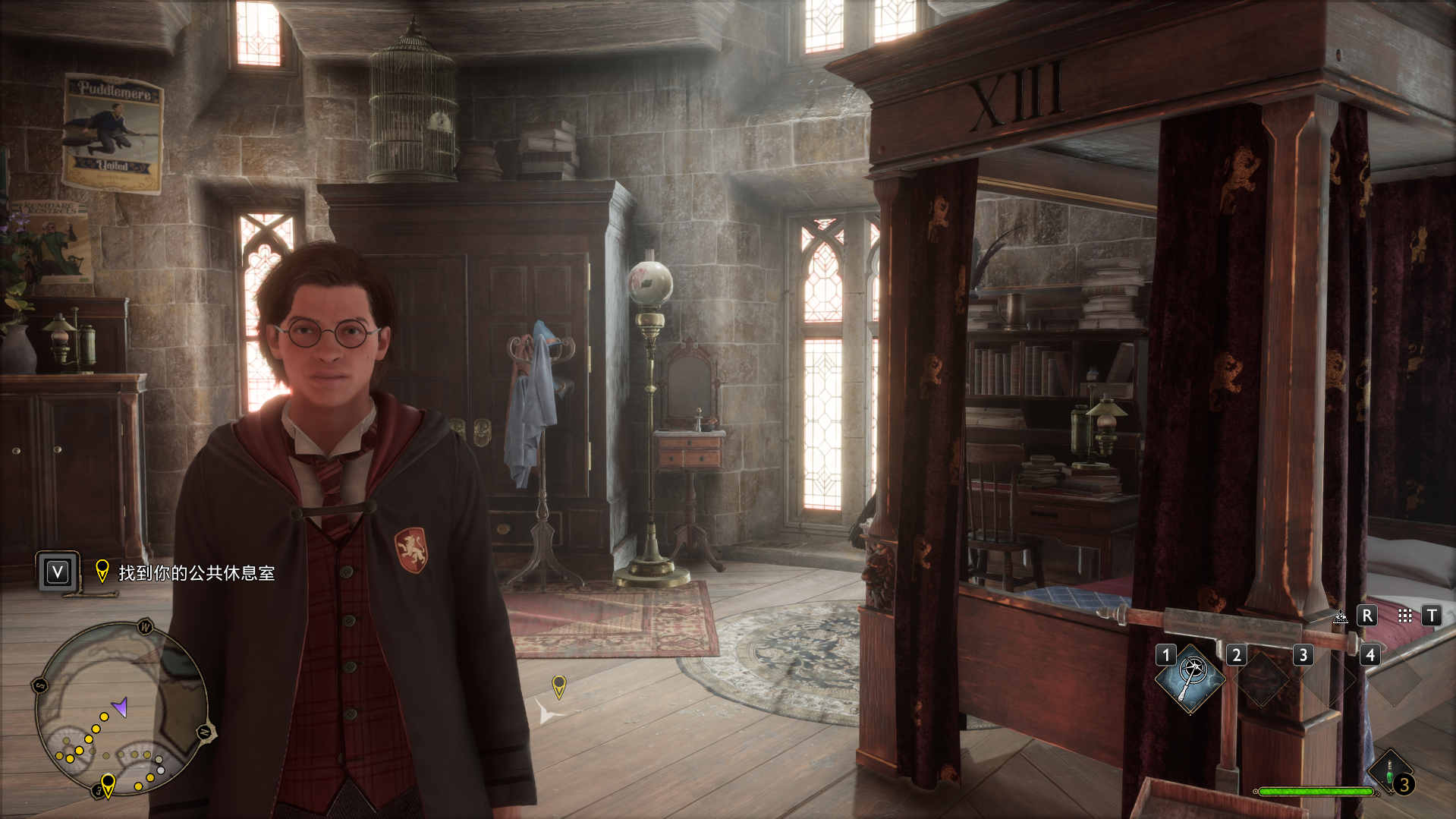1456x819 pixels.
Task: Click the tracked quest 找到你的公共休息室
Action: point(196,573)
